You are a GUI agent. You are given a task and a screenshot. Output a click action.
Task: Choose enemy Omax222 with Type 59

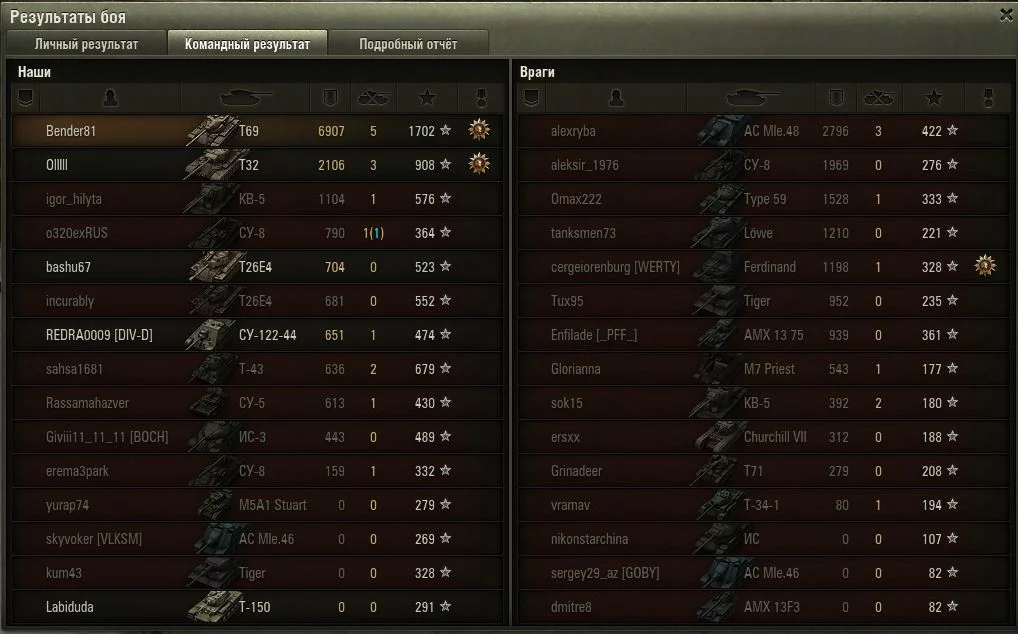pyautogui.click(x=576, y=199)
